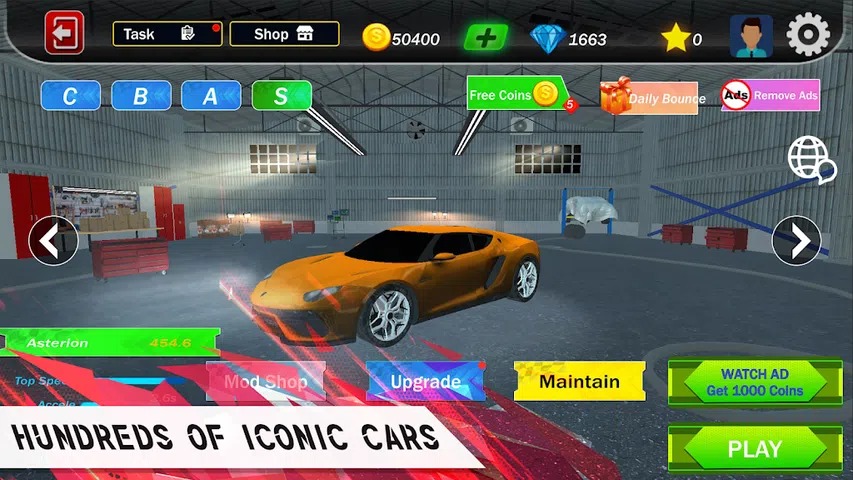Open the Shop
The width and height of the screenshot is (853, 480).
[x=284, y=34]
